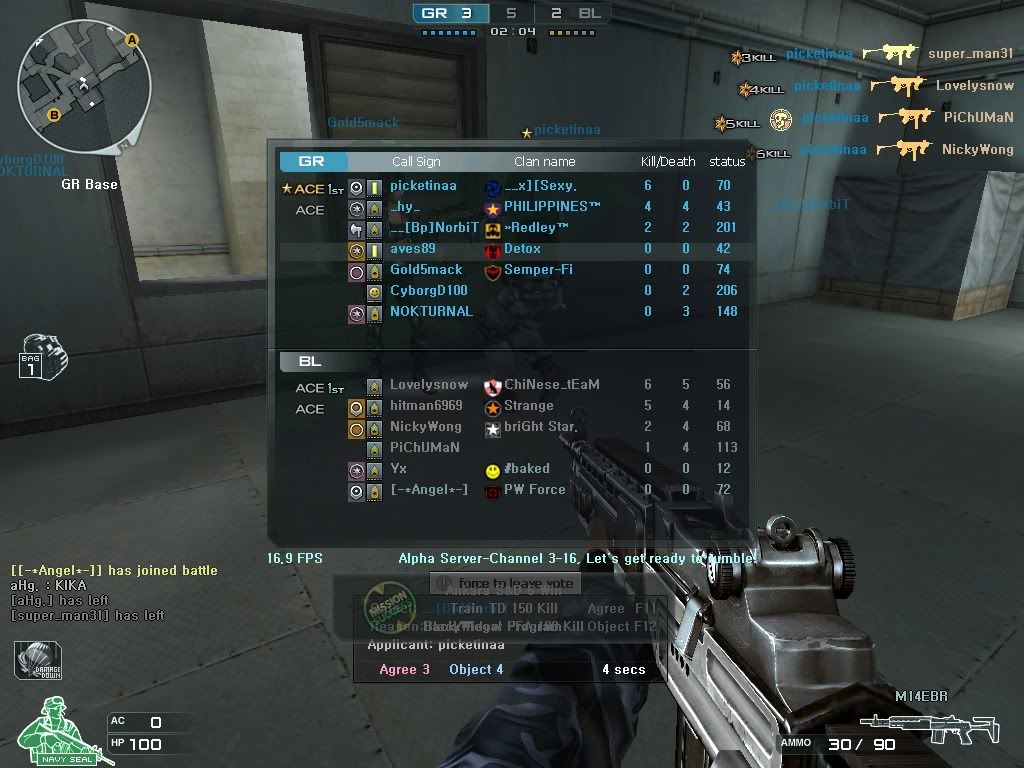The image size is (1024, 768).
Task: Choose the PiChUMaN player row
Action: pyautogui.click(x=425, y=448)
